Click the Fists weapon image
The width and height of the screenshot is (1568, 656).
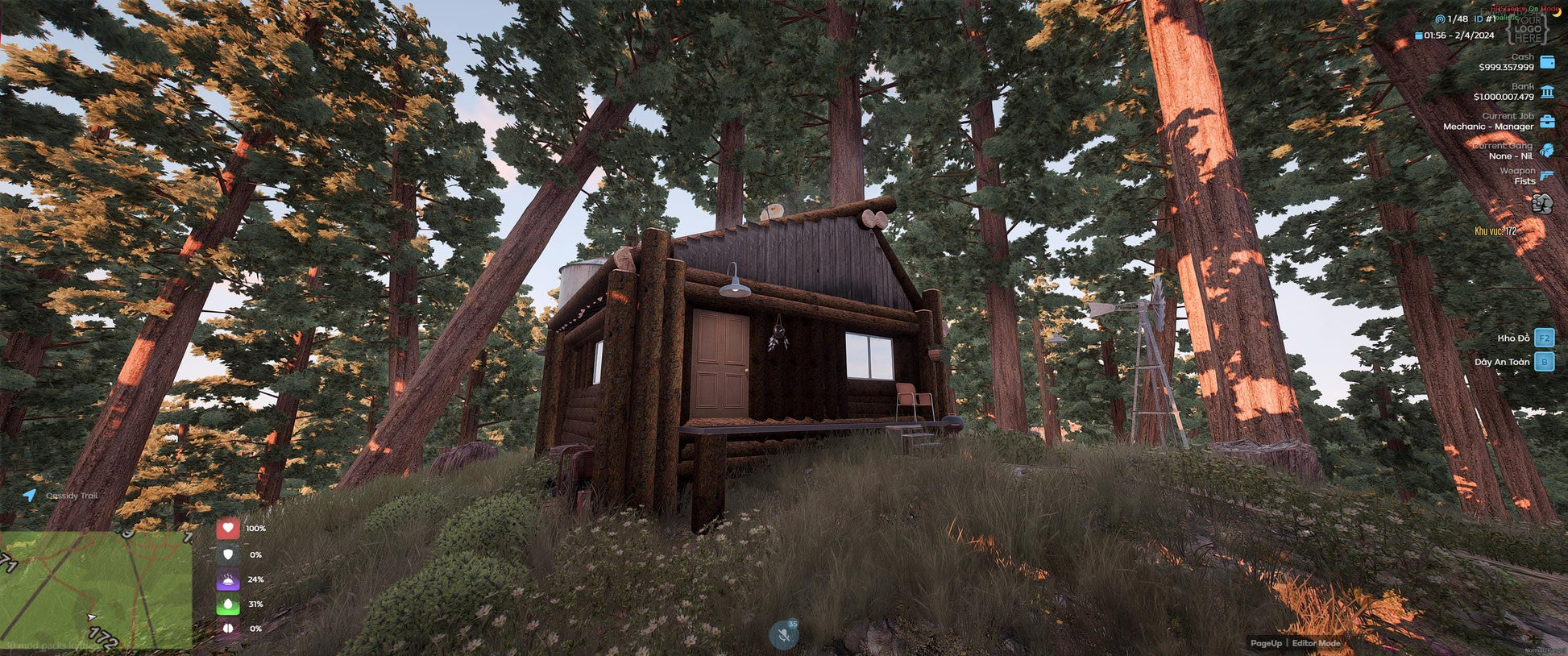[1542, 204]
